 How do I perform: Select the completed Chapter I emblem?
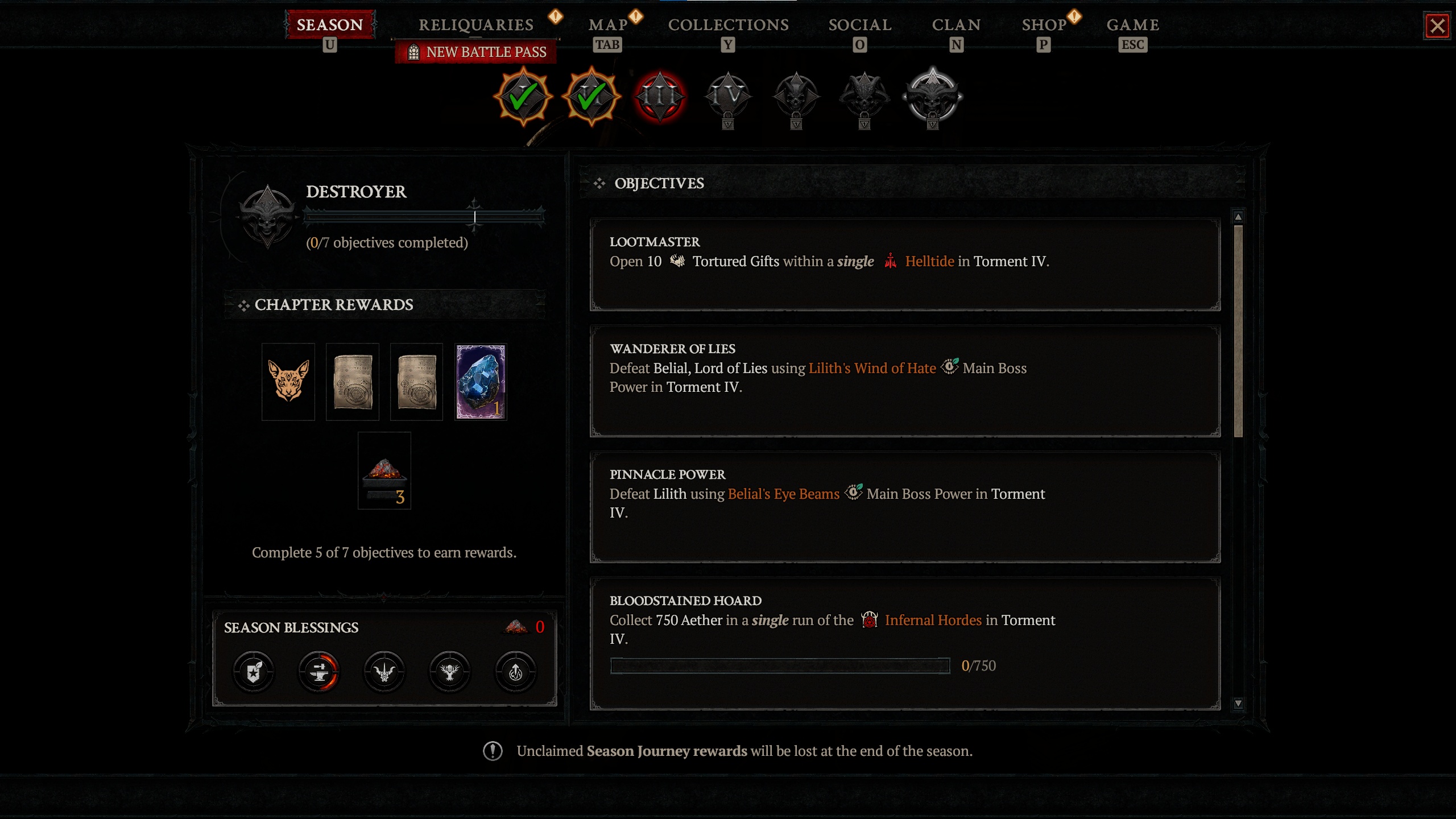coord(523,97)
